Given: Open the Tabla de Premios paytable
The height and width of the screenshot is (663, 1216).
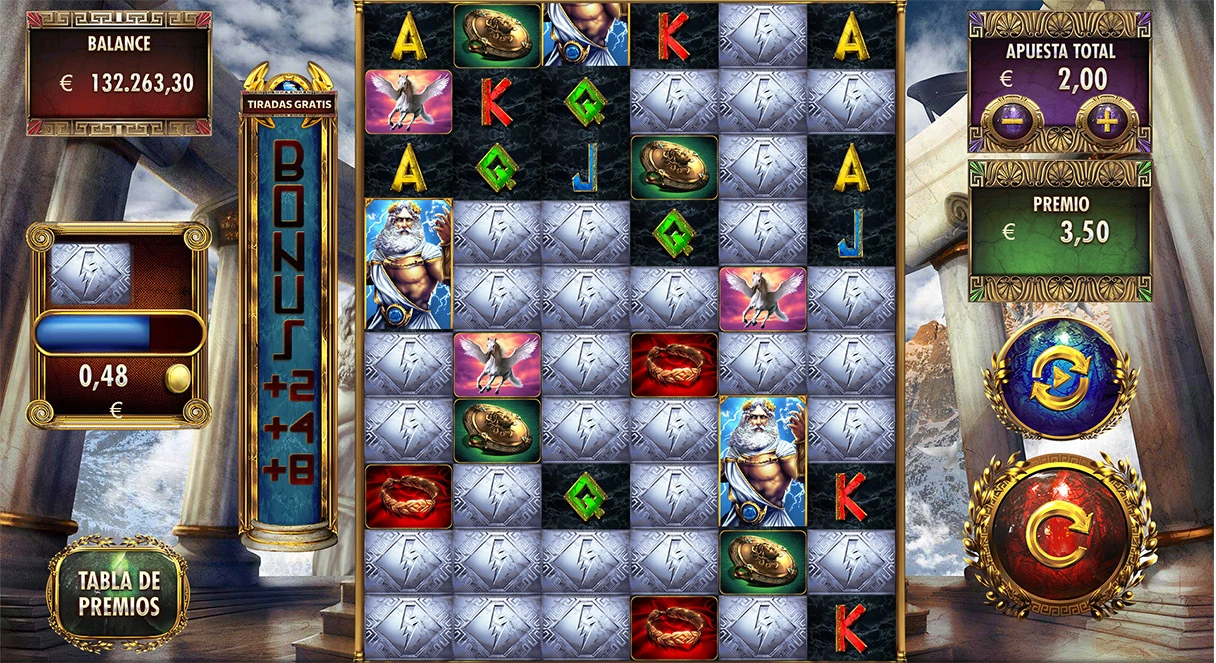Looking at the screenshot, I should coord(119,593).
